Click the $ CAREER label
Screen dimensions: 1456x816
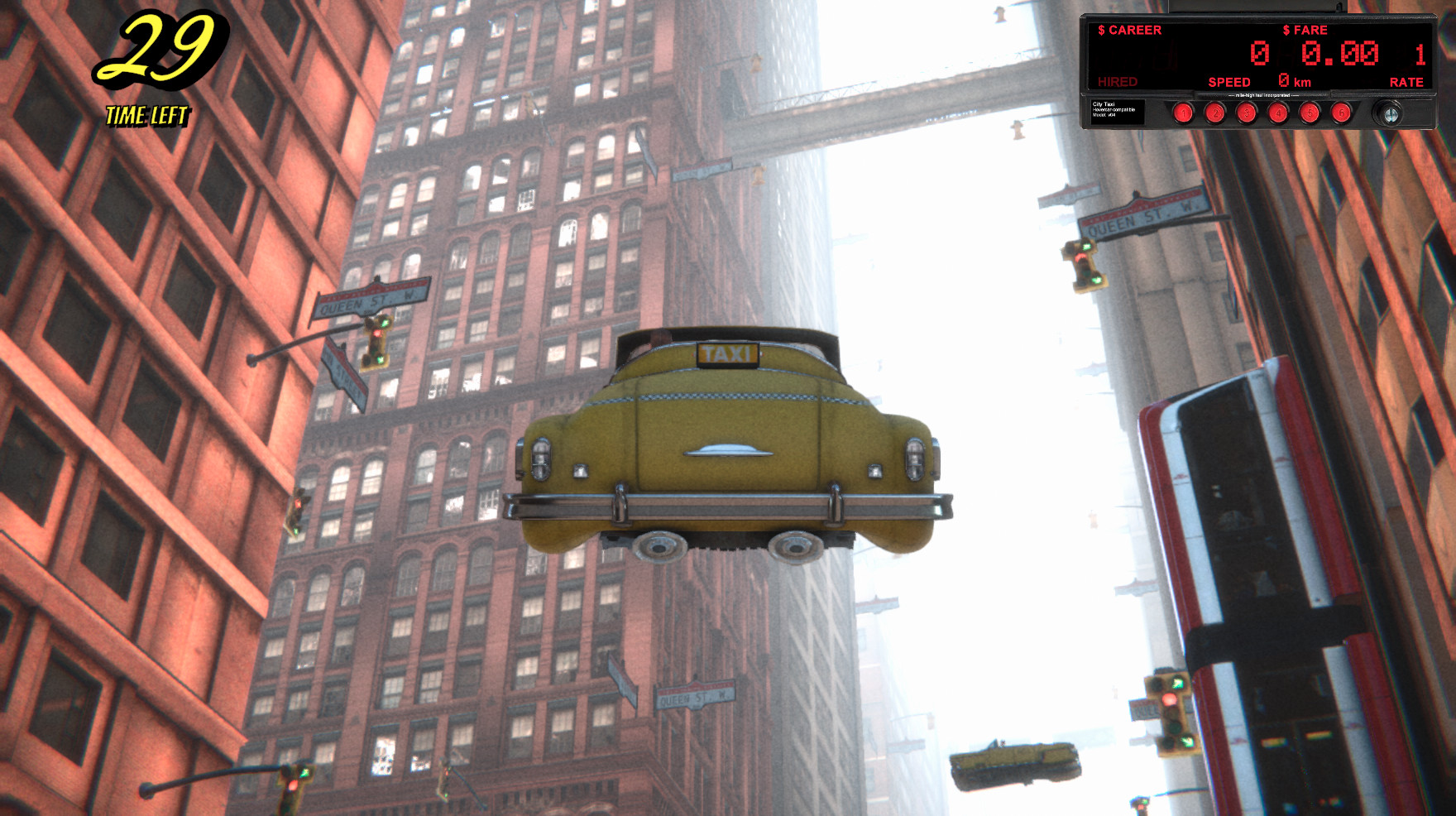[1131, 29]
